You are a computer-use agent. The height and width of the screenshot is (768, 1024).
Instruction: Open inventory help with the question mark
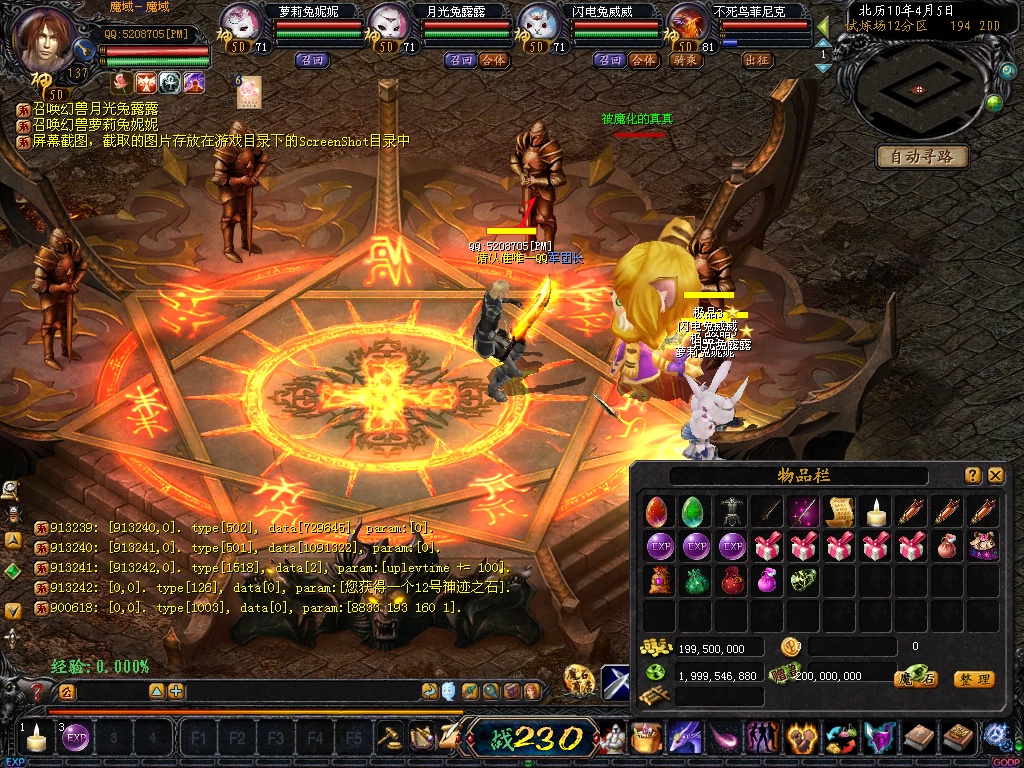click(973, 476)
